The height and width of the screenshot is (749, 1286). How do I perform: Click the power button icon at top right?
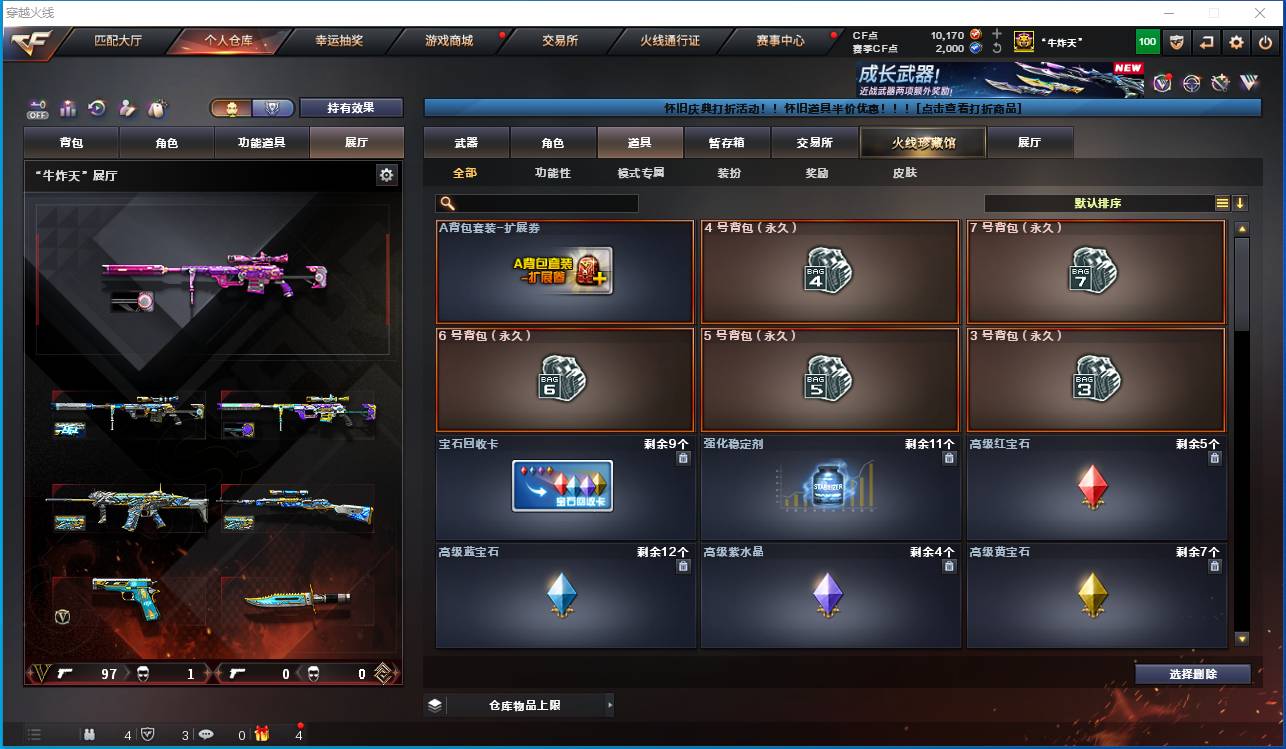[x=1264, y=41]
